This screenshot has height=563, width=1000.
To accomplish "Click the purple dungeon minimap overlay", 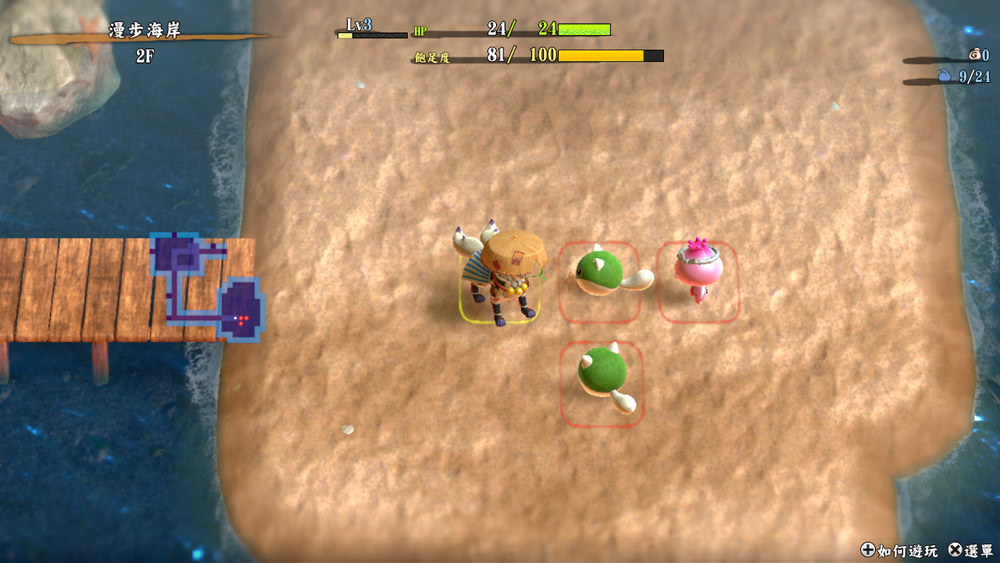I will point(206,287).
